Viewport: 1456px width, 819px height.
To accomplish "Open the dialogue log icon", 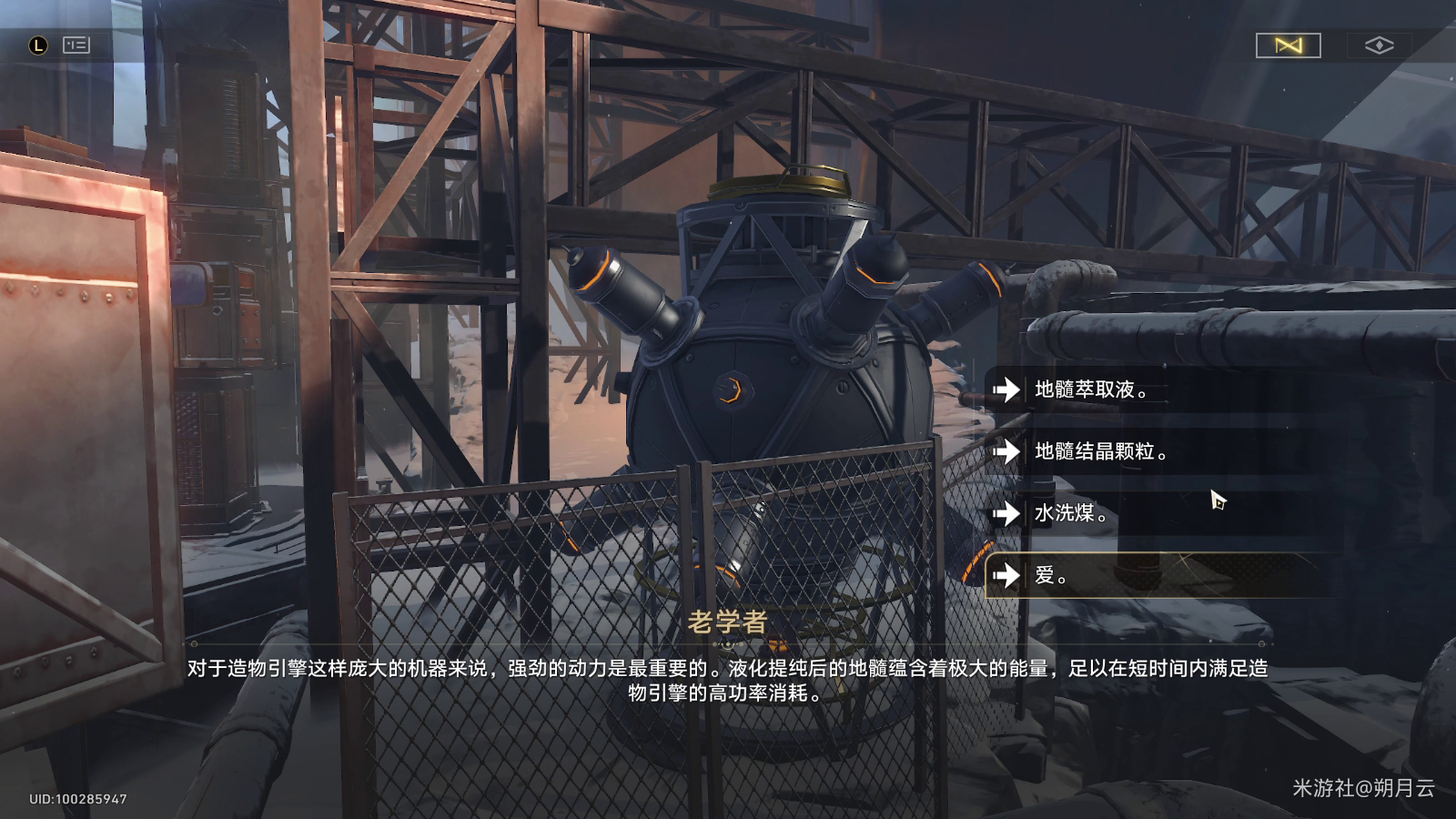I will pos(76,45).
